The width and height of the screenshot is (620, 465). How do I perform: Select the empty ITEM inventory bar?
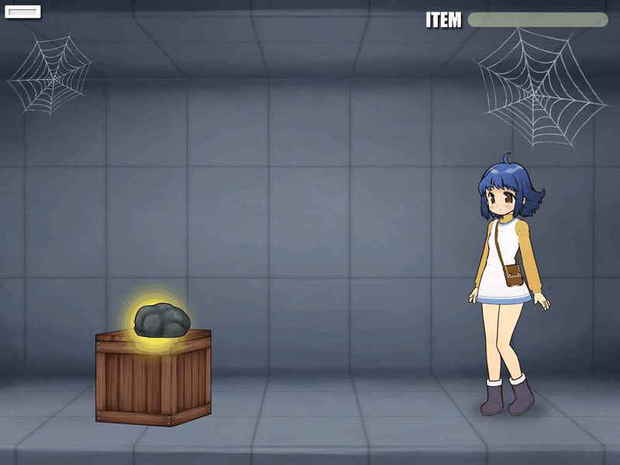[x=537, y=20]
